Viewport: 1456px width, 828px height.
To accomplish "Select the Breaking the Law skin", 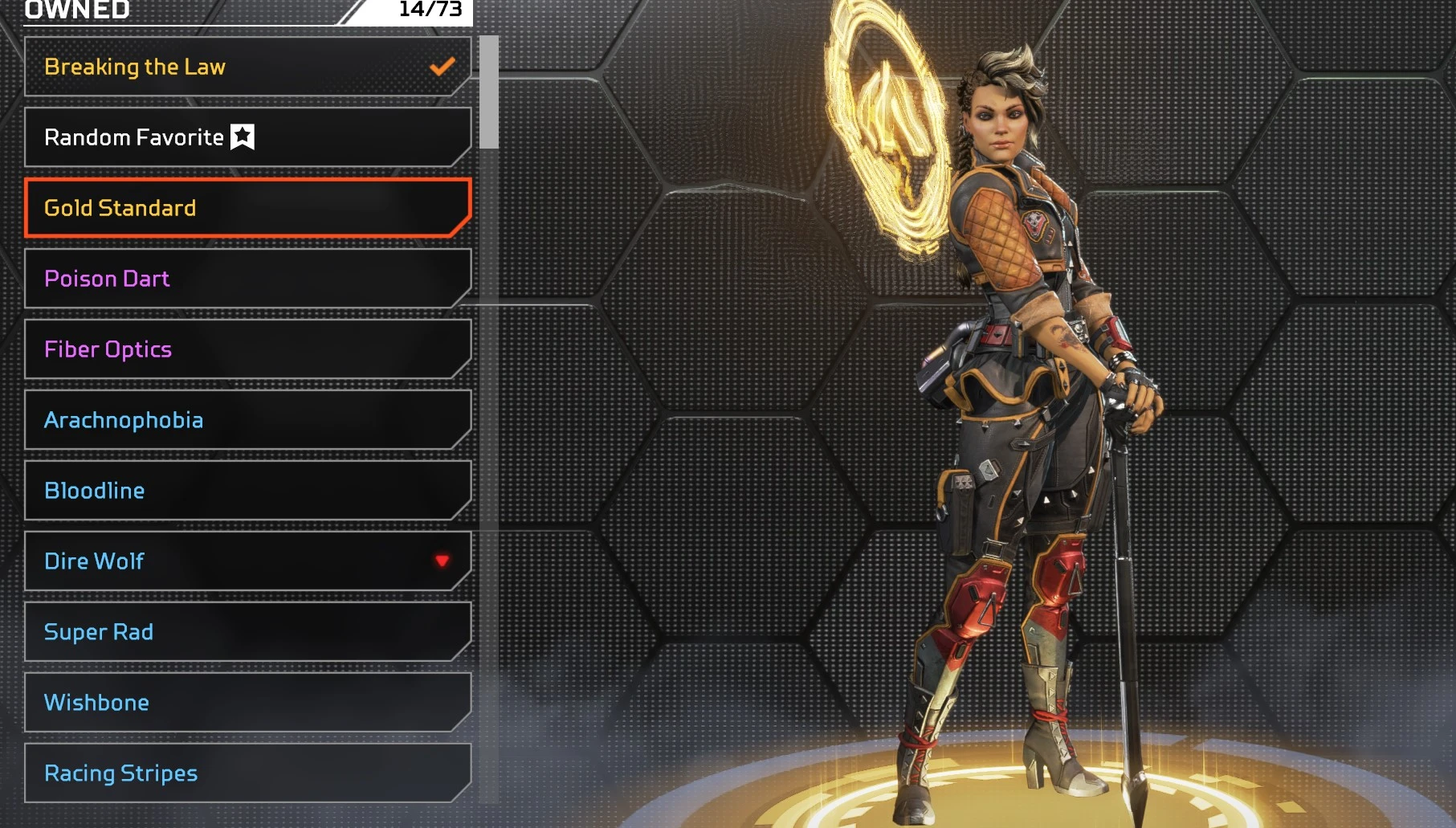I will coord(247,67).
